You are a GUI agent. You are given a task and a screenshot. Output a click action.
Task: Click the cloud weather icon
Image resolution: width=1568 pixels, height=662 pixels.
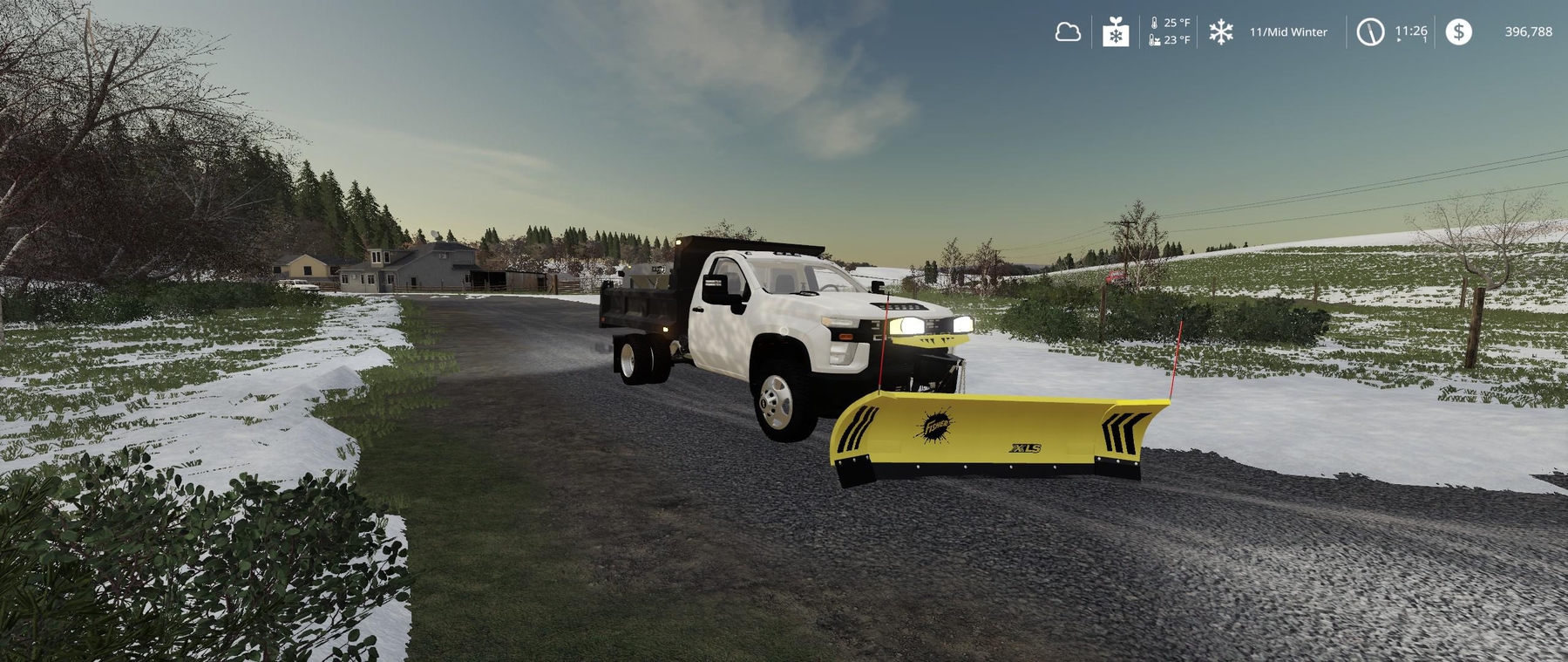pos(1068,32)
